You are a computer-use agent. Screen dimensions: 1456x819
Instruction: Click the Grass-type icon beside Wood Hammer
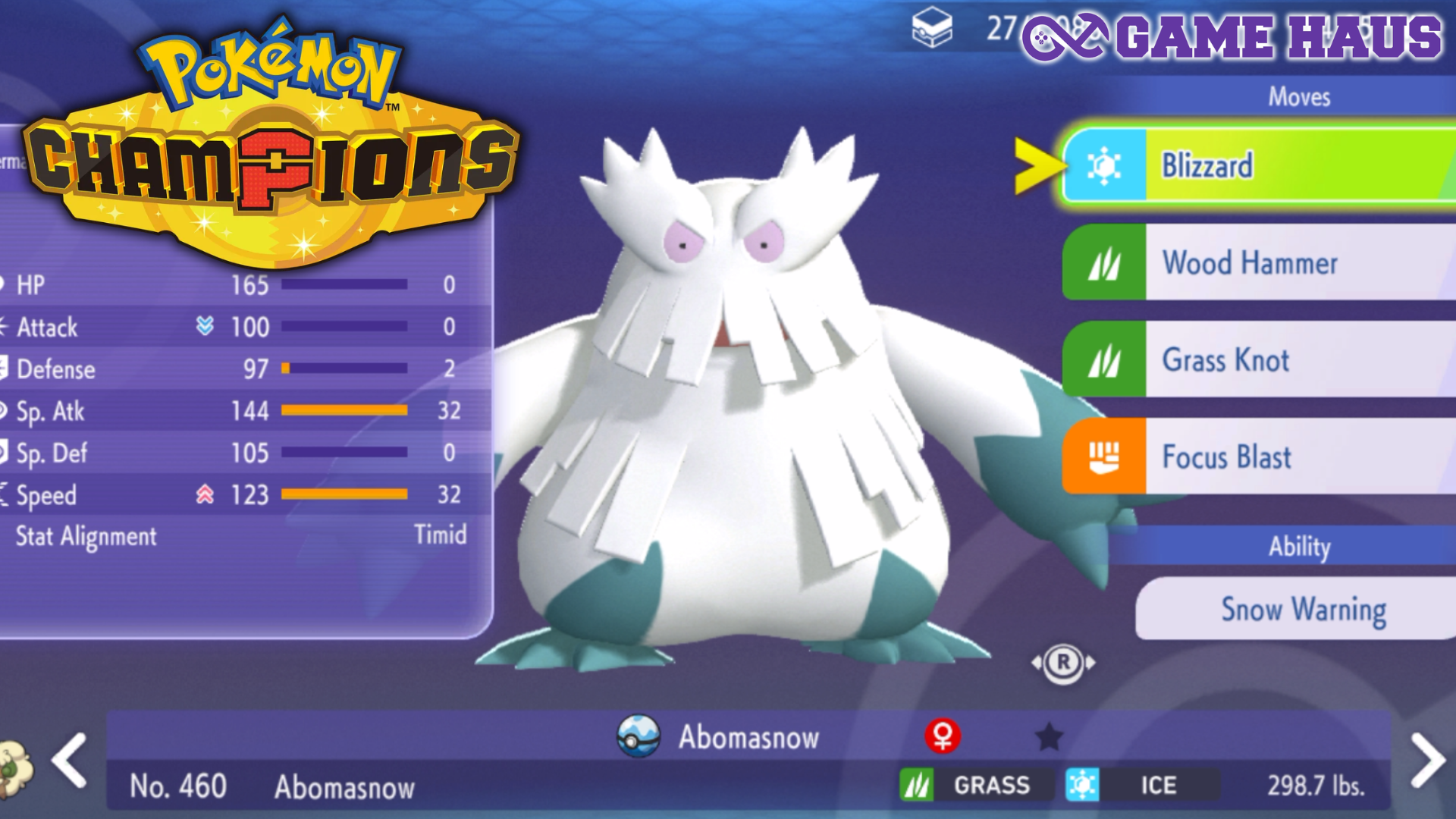click(1106, 264)
